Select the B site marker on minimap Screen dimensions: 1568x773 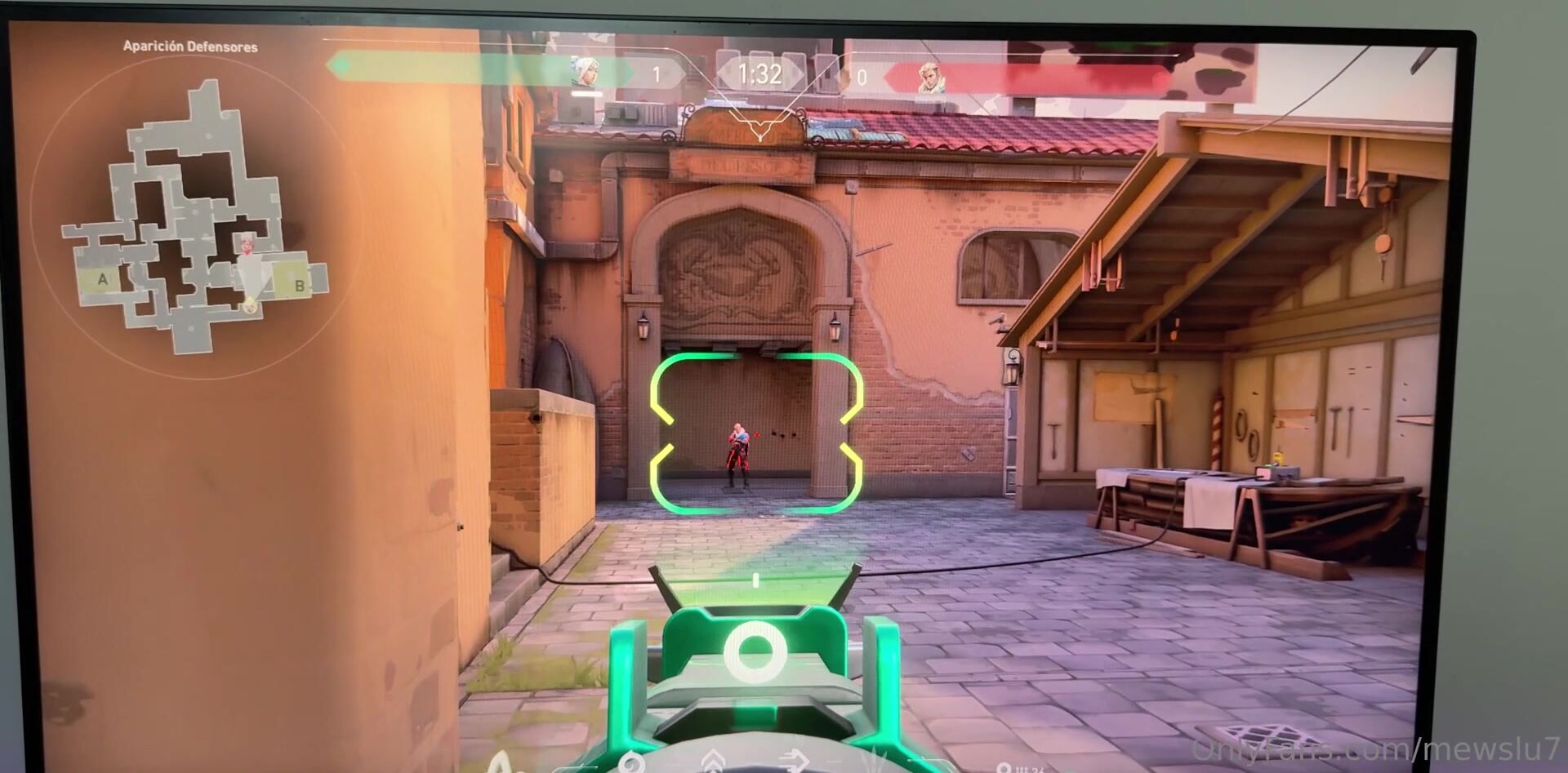point(300,286)
